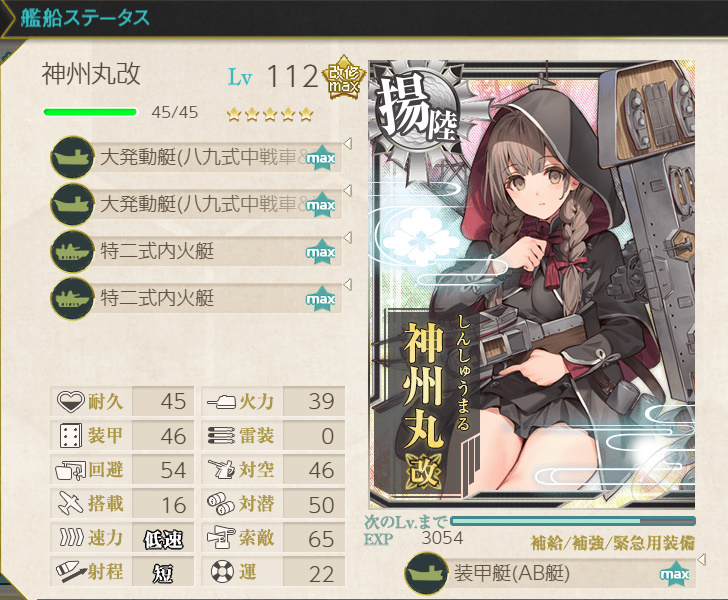Screen dimensions: 728x600
Task: Select the 装甲艇(AB艇) reinforcement slot
Action: (x=545, y=576)
